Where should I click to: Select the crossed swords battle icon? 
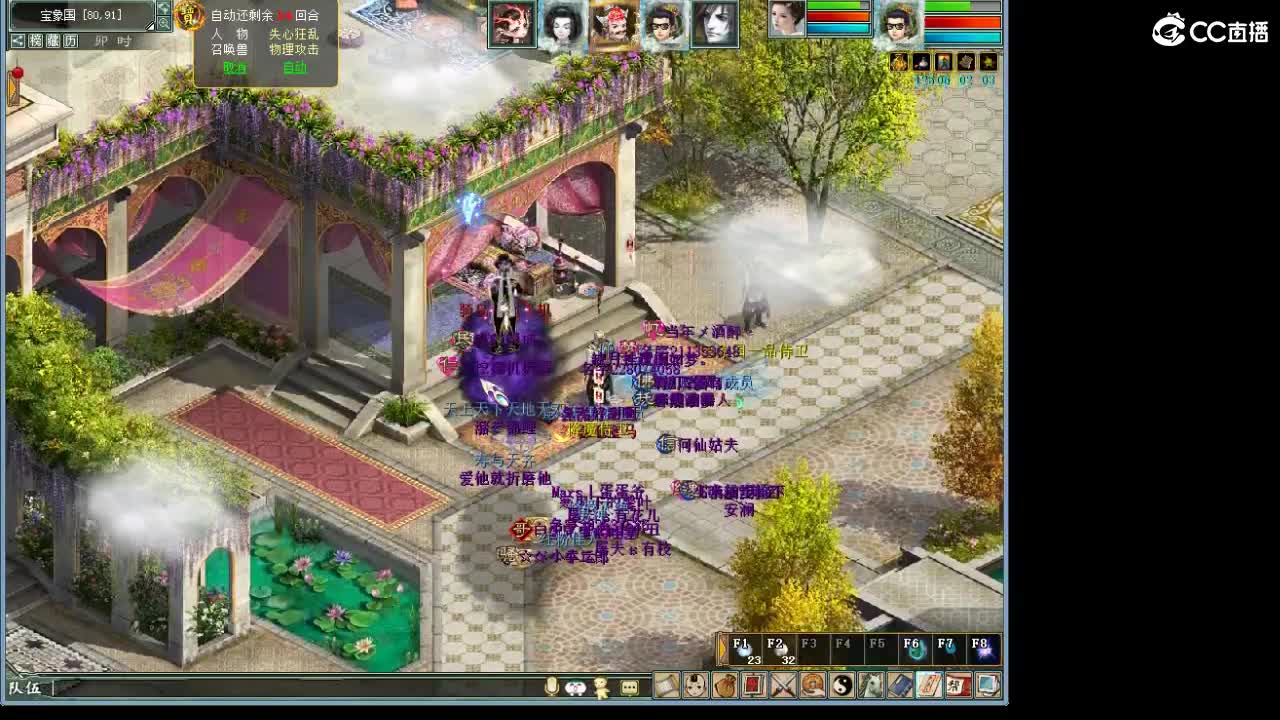[784, 686]
